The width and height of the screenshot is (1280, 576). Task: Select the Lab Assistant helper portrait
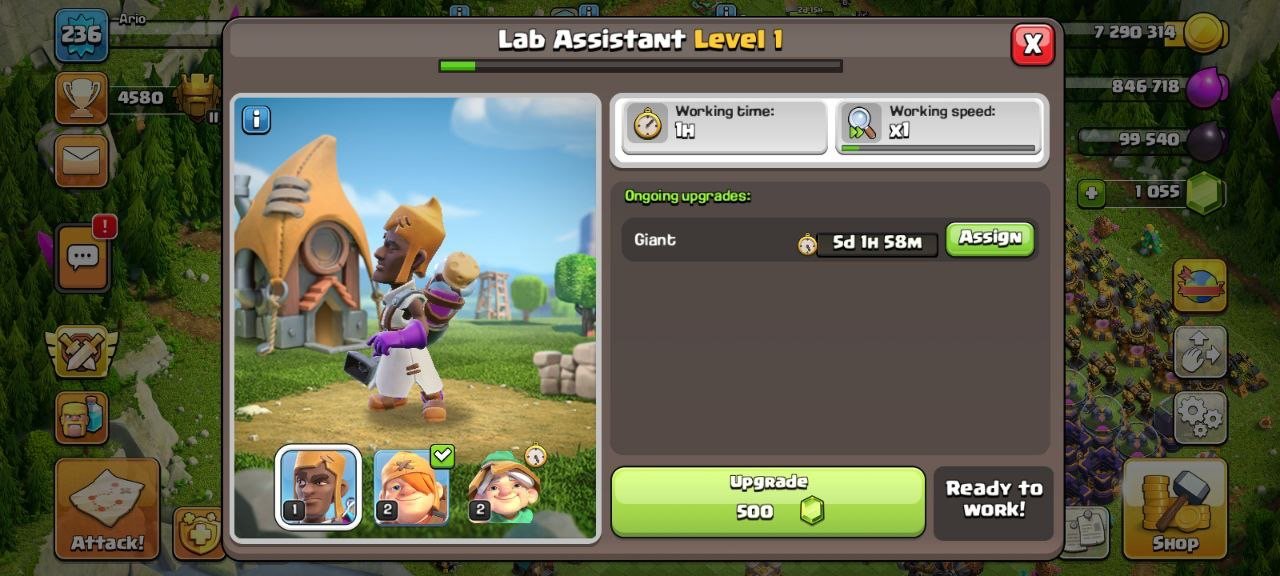(318, 487)
